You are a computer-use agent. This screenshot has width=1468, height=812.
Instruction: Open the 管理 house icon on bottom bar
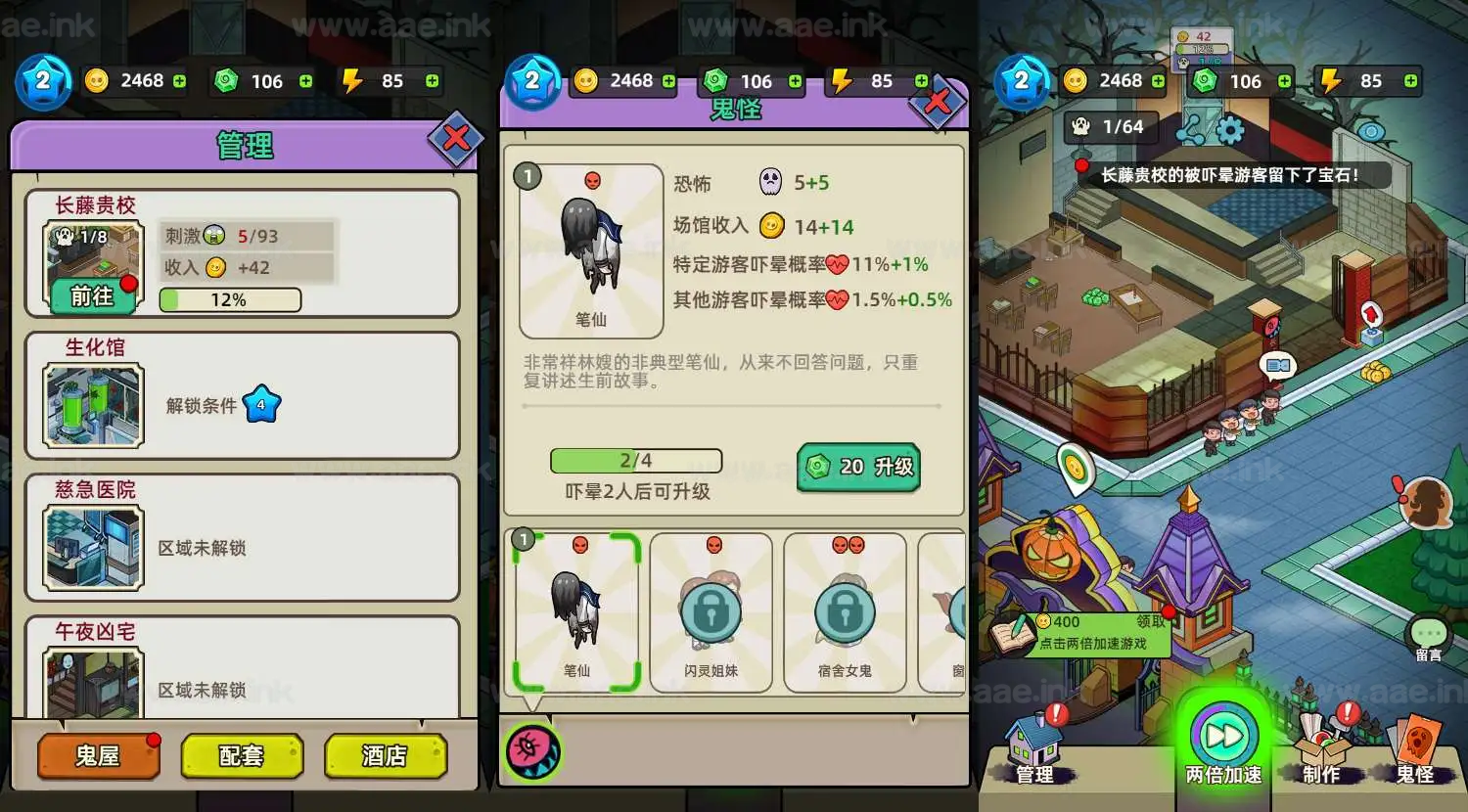[x=1033, y=744]
